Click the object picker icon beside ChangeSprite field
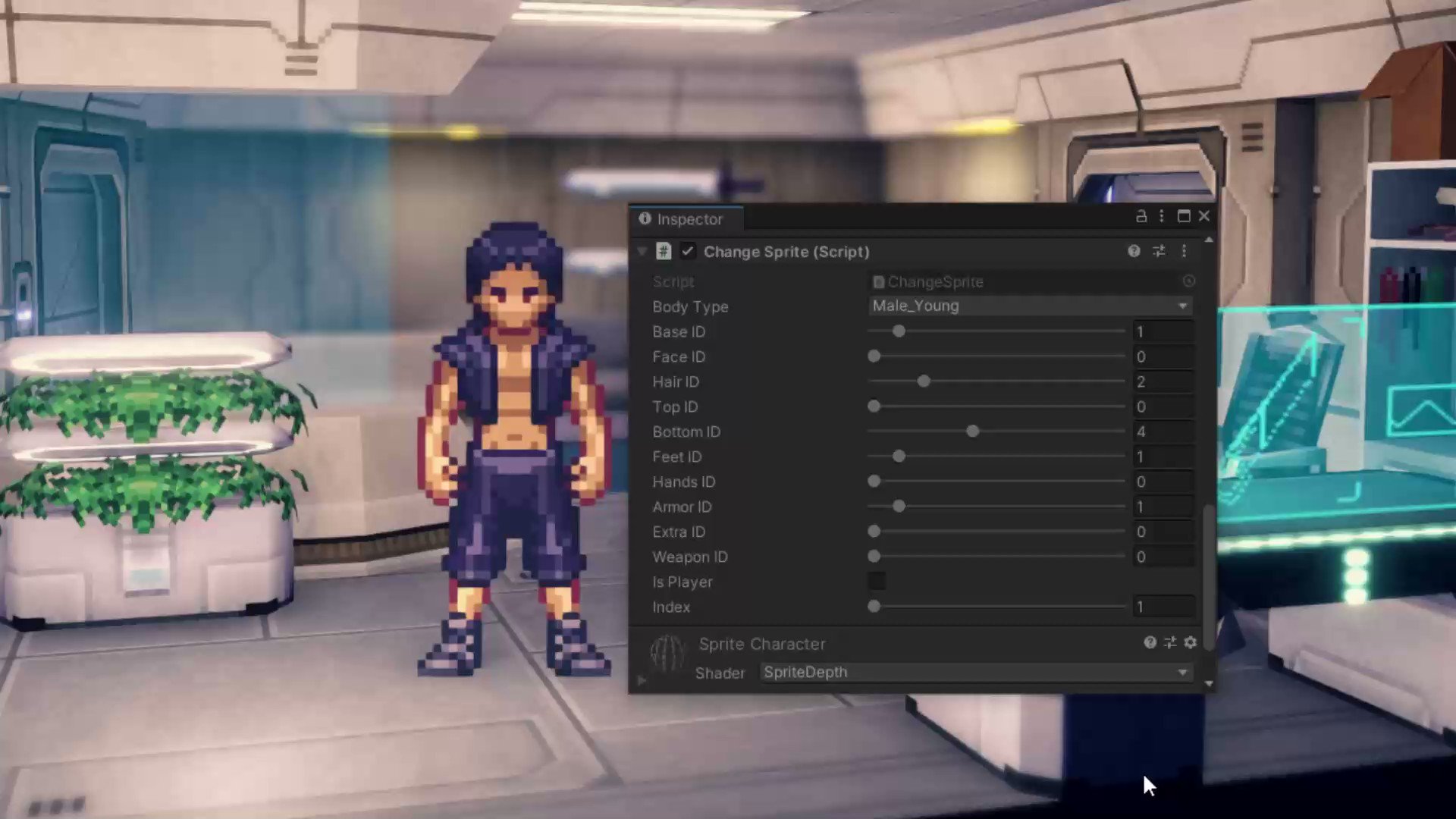This screenshot has width=1456, height=819. click(1188, 281)
